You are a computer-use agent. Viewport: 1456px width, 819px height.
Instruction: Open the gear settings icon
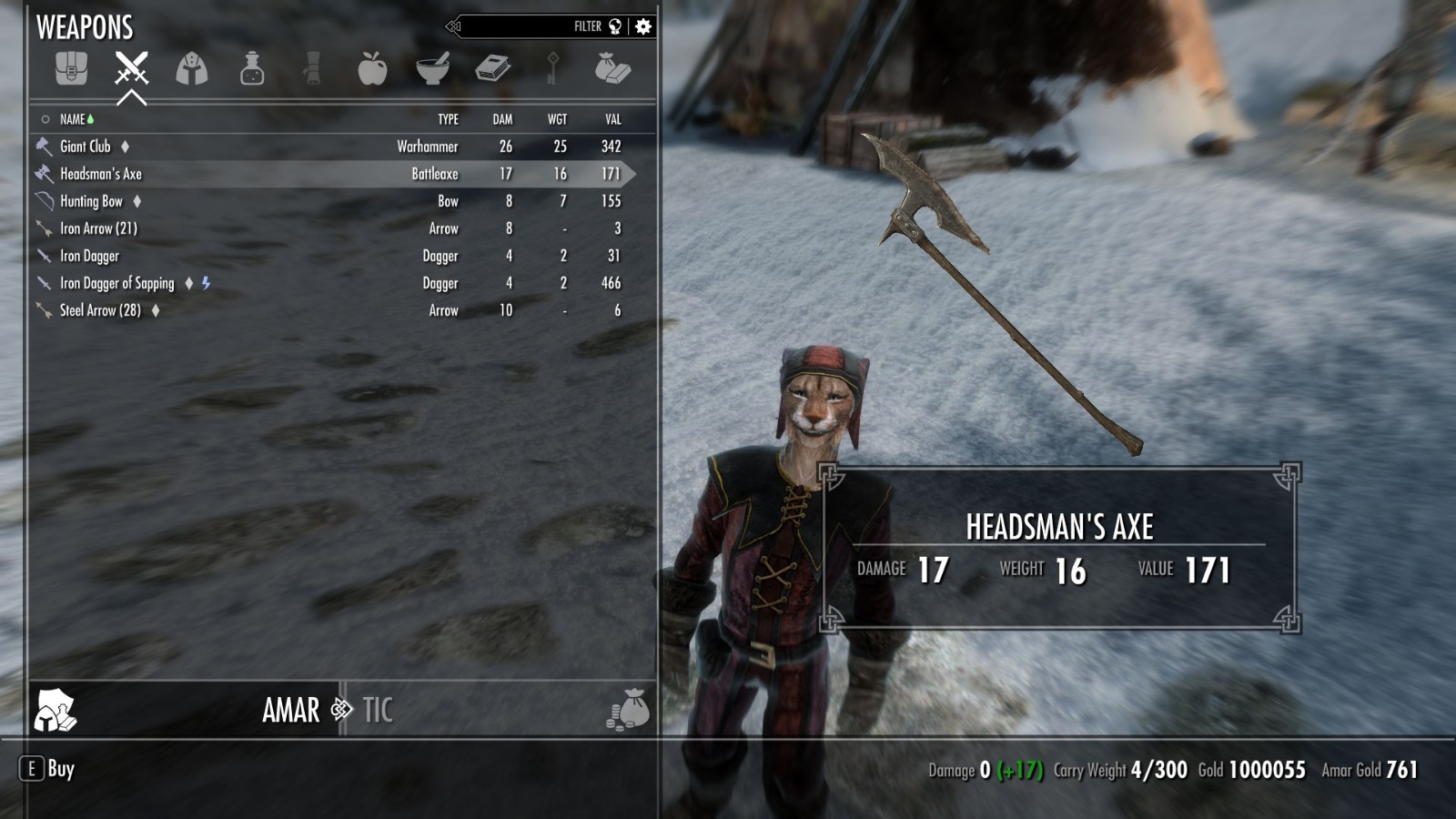point(643,26)
